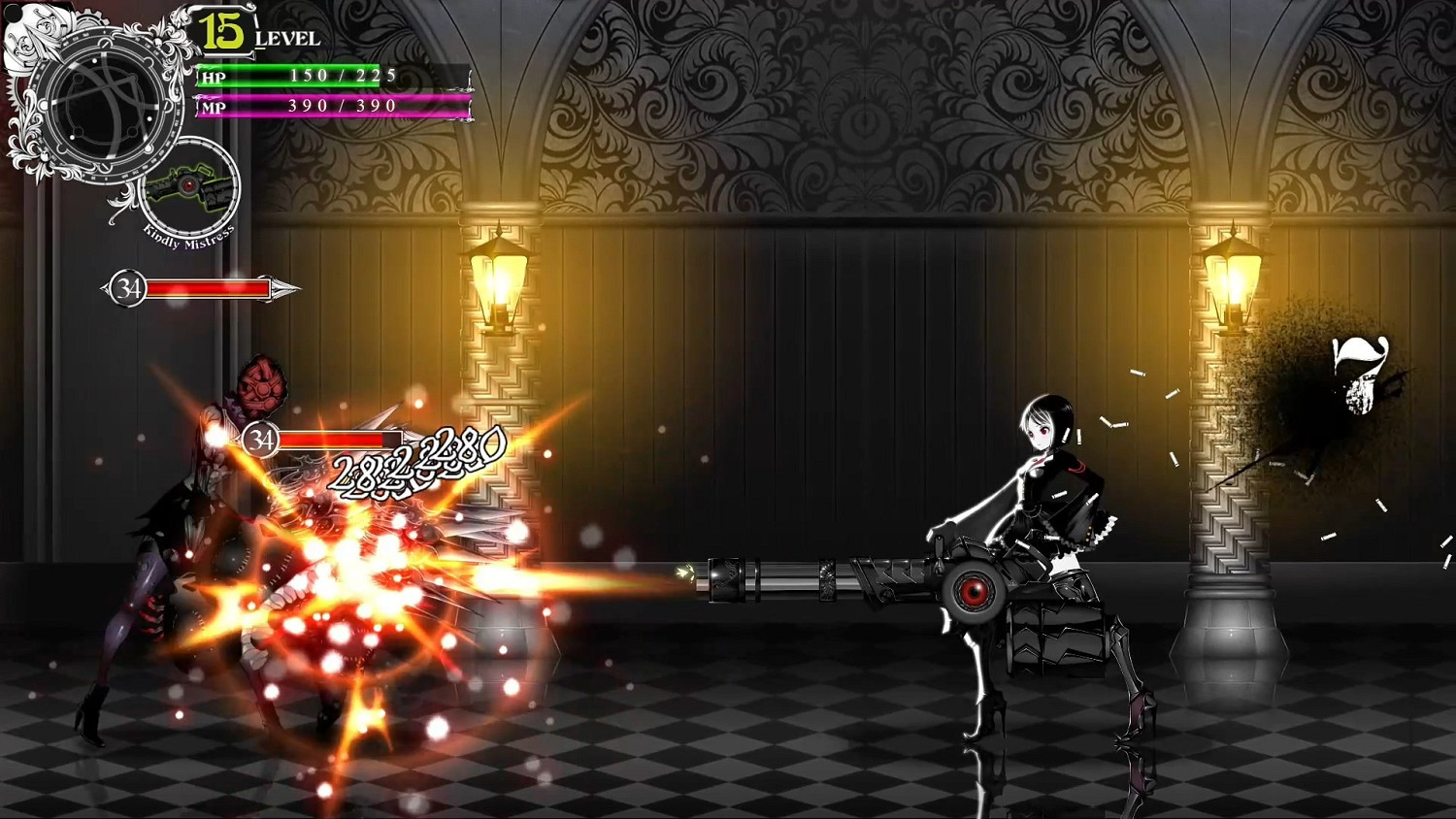This screenshot has width=1456, height=819.
Task: Click the HP label on the health bar
Action: [x=212, y=77]
